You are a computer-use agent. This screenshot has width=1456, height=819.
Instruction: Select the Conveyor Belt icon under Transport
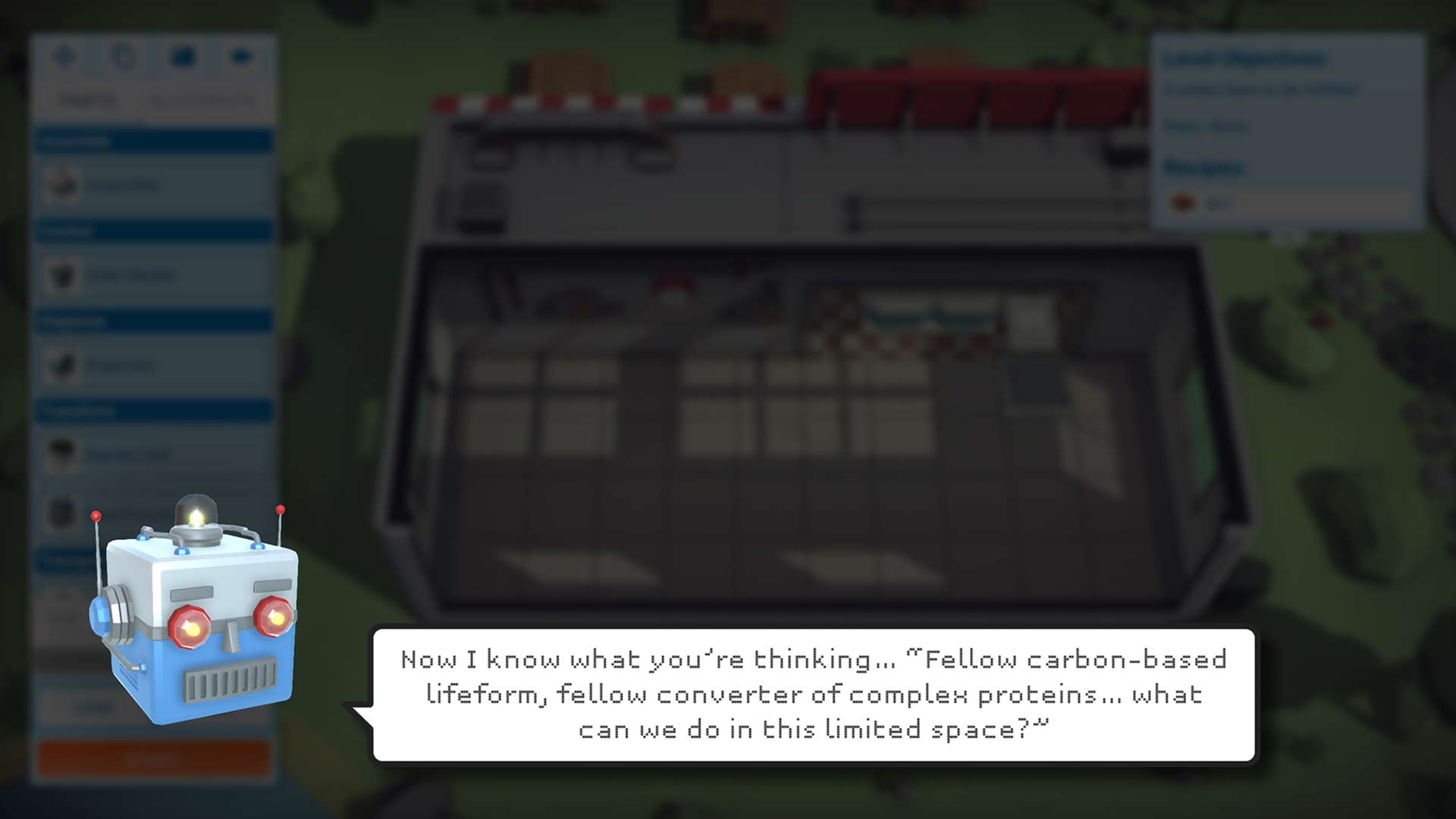pyautogui.click(x=64, y=455)
